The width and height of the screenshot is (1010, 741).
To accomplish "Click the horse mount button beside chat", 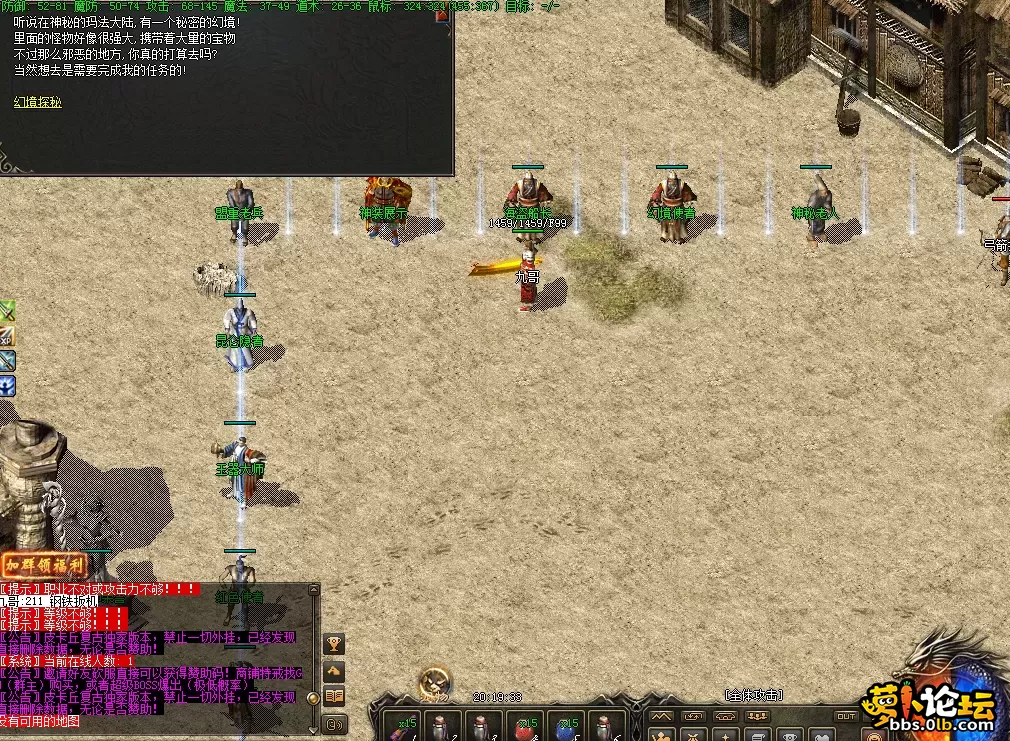I will point(334,671).
